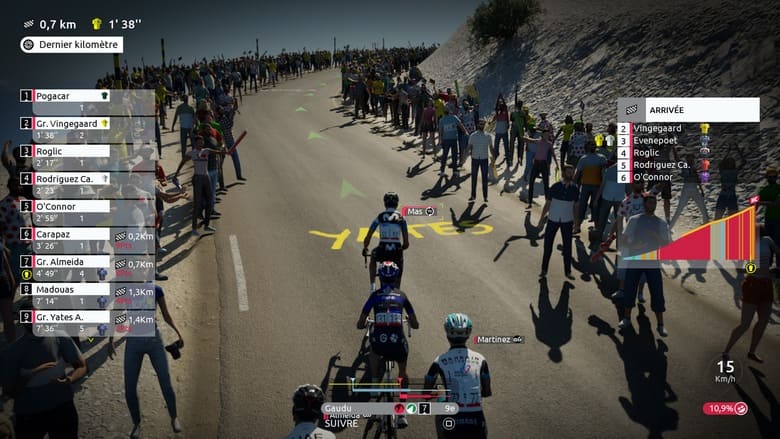Click the yellow rider marker under the profile

pyautogui.click(x=750, y=268)
